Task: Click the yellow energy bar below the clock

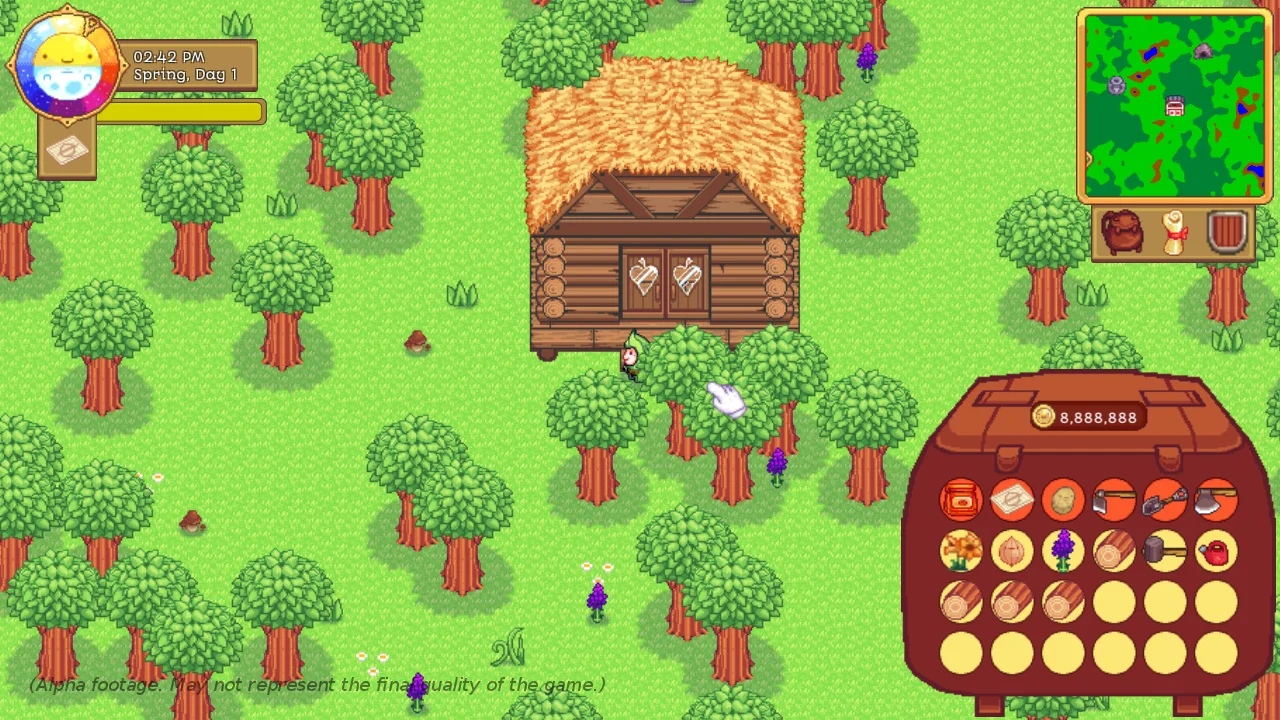Action: point(178,111)
